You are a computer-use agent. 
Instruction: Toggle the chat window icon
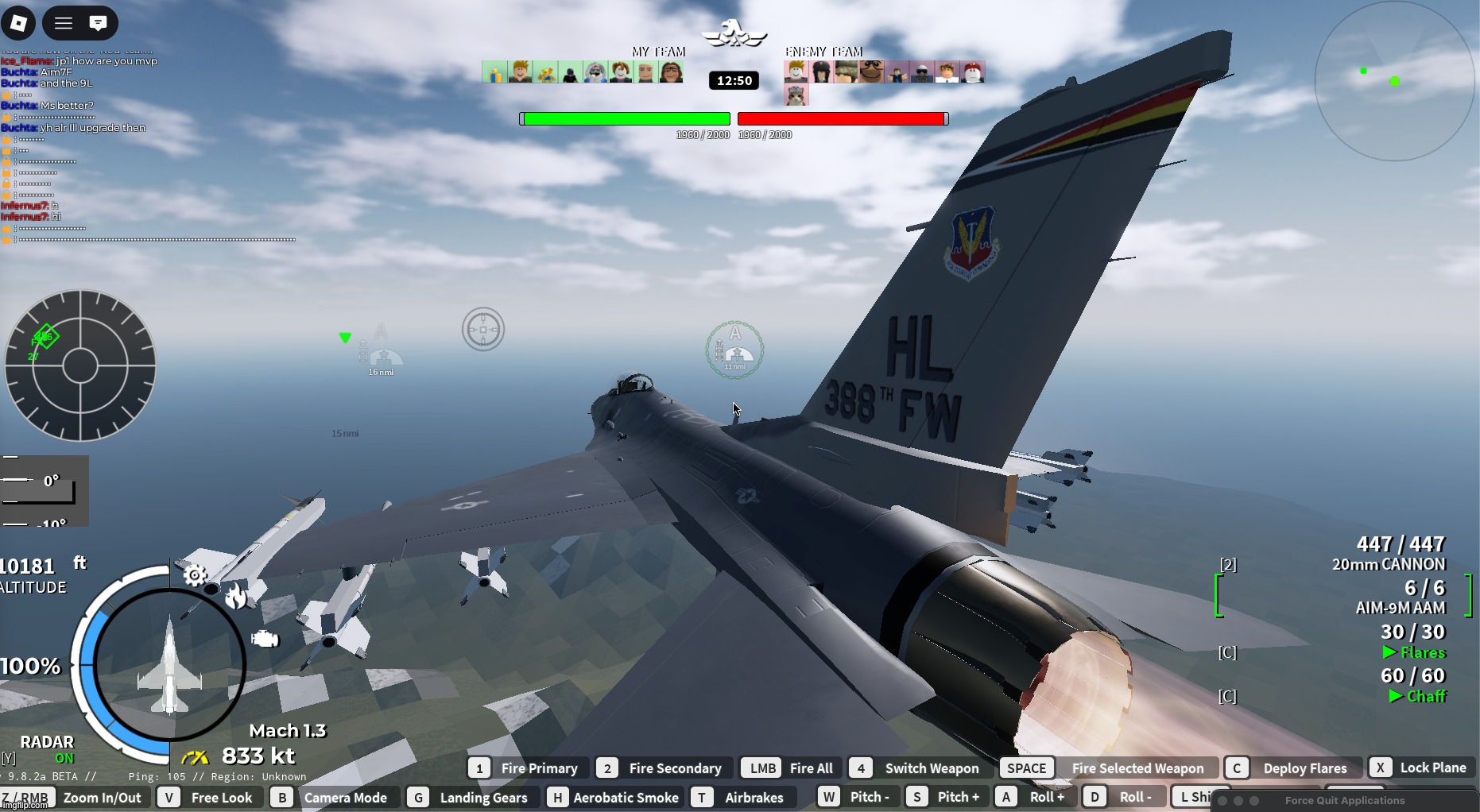[98, 23]
